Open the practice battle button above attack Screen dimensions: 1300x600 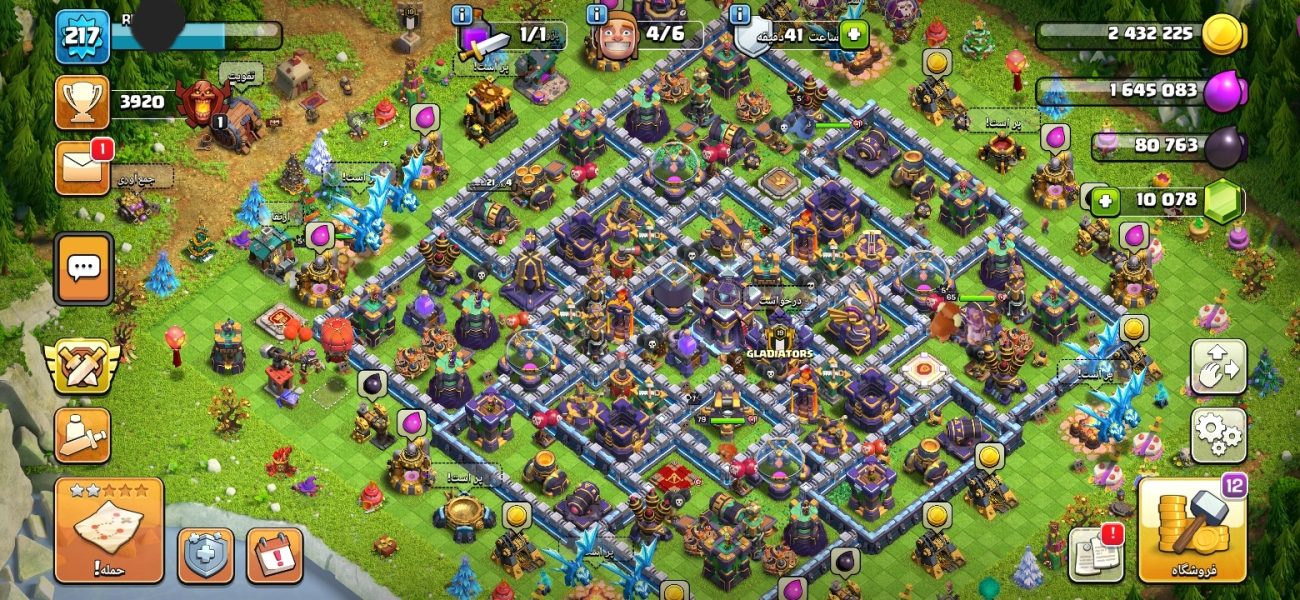(x=83, y=436)
